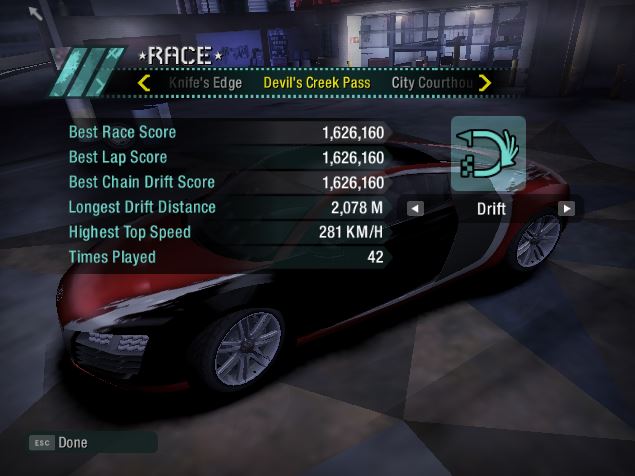This screenshot has height=476, width=635.
Task: Go to previous race mode with left arrow
Action: [x=415, y=209]
